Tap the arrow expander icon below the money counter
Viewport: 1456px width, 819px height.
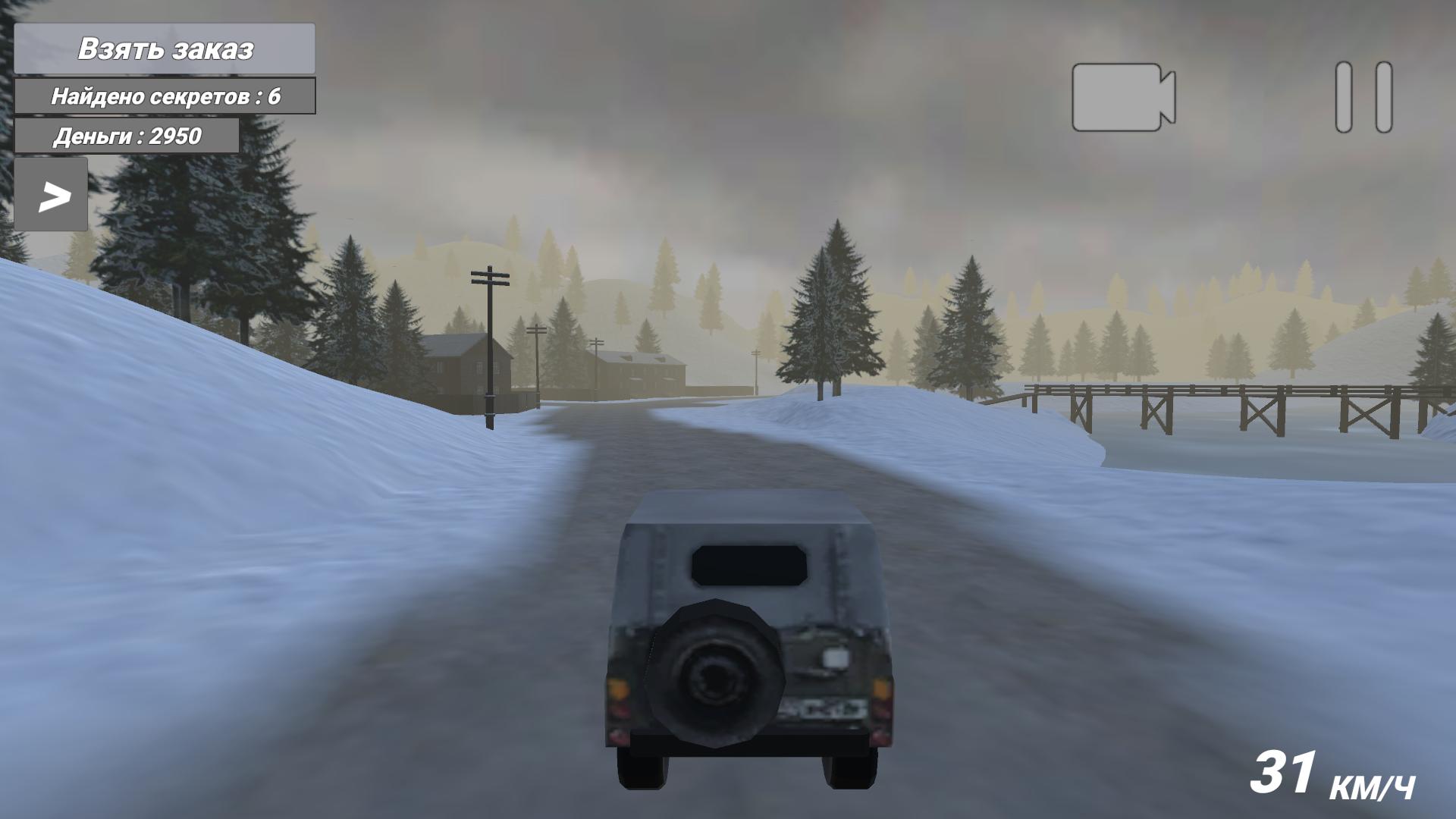point(52,195)
